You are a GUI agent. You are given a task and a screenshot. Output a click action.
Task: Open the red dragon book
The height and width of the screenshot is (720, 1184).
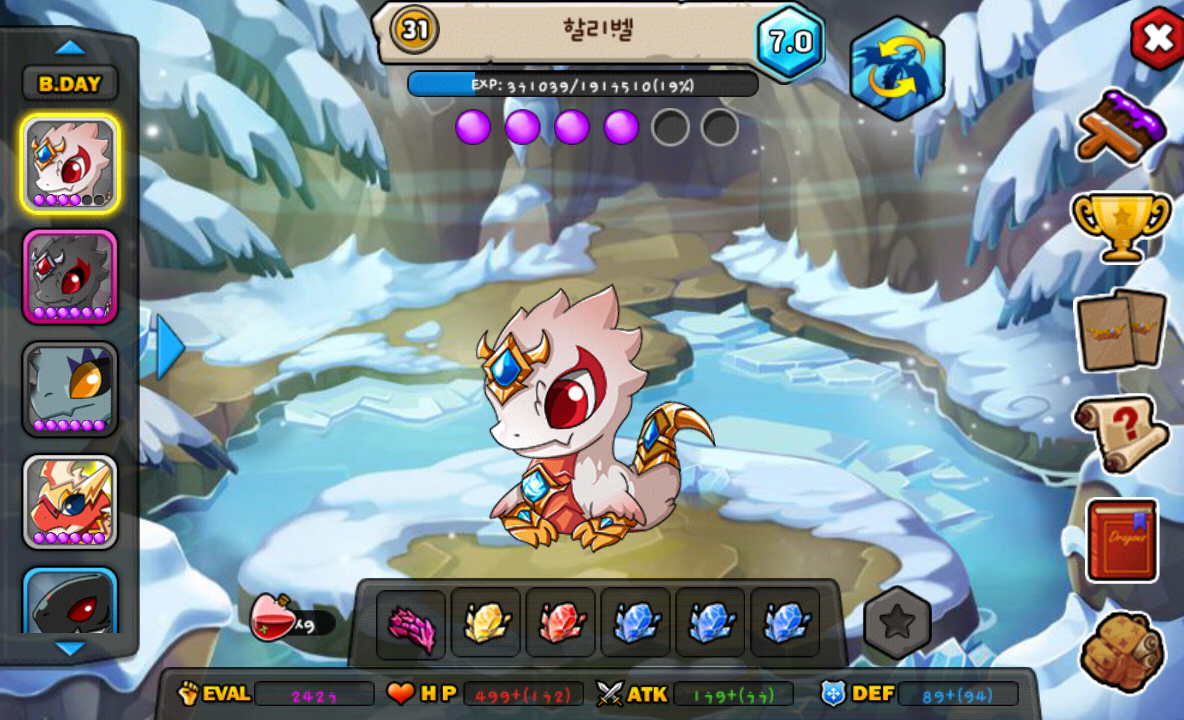coord(1122,540)
